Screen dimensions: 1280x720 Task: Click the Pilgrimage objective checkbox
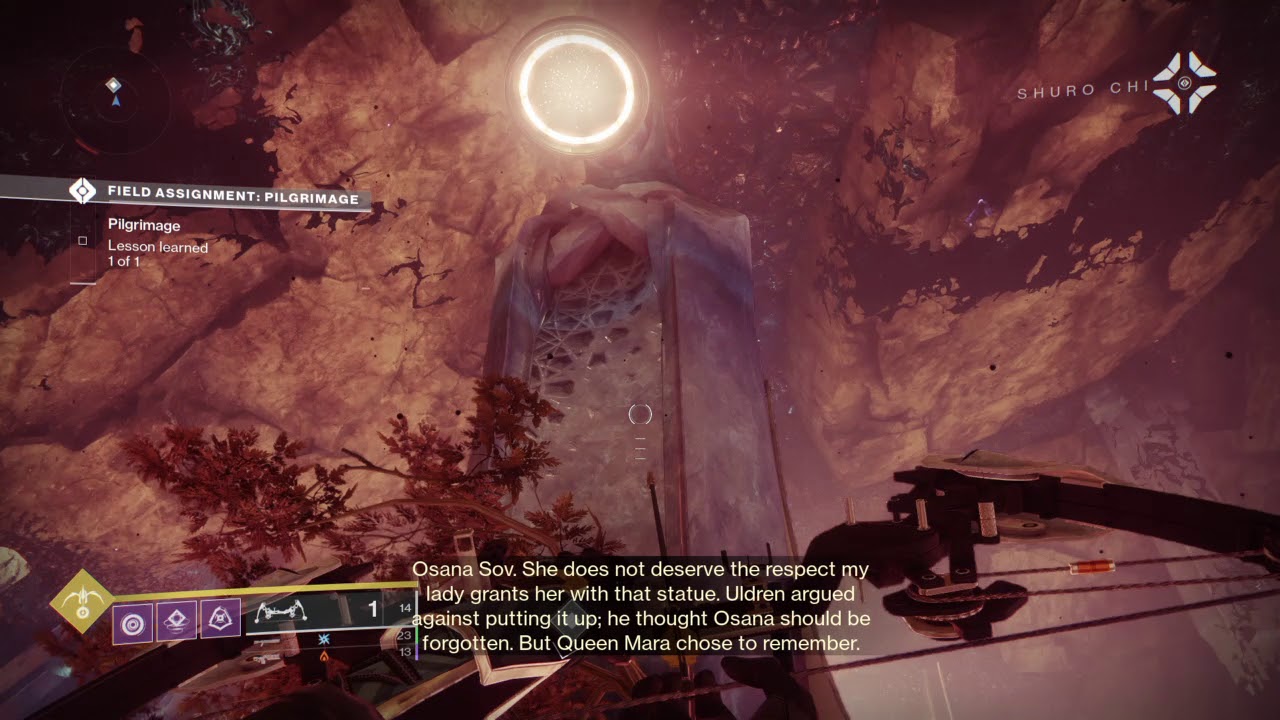click(x=83, y=240)
